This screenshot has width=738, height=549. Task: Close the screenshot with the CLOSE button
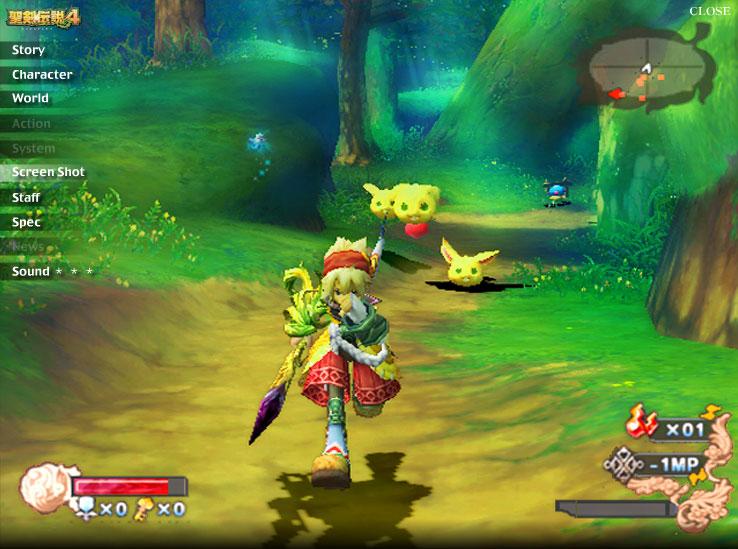point(710,11)
